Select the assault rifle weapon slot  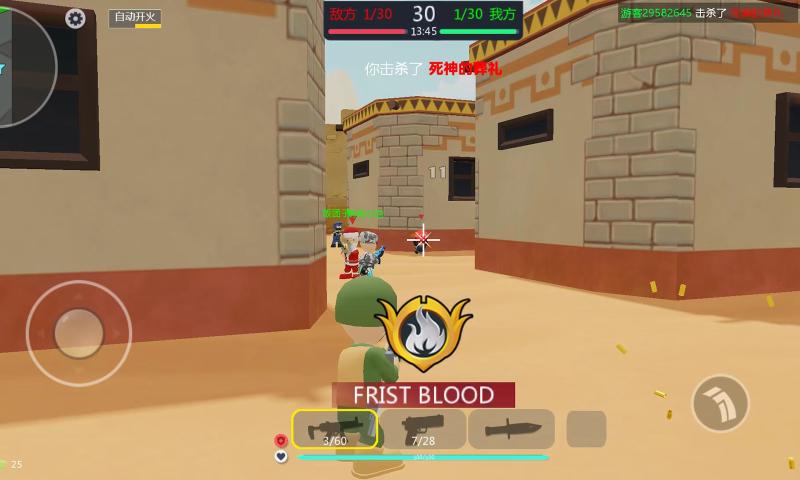pos(335,429)
